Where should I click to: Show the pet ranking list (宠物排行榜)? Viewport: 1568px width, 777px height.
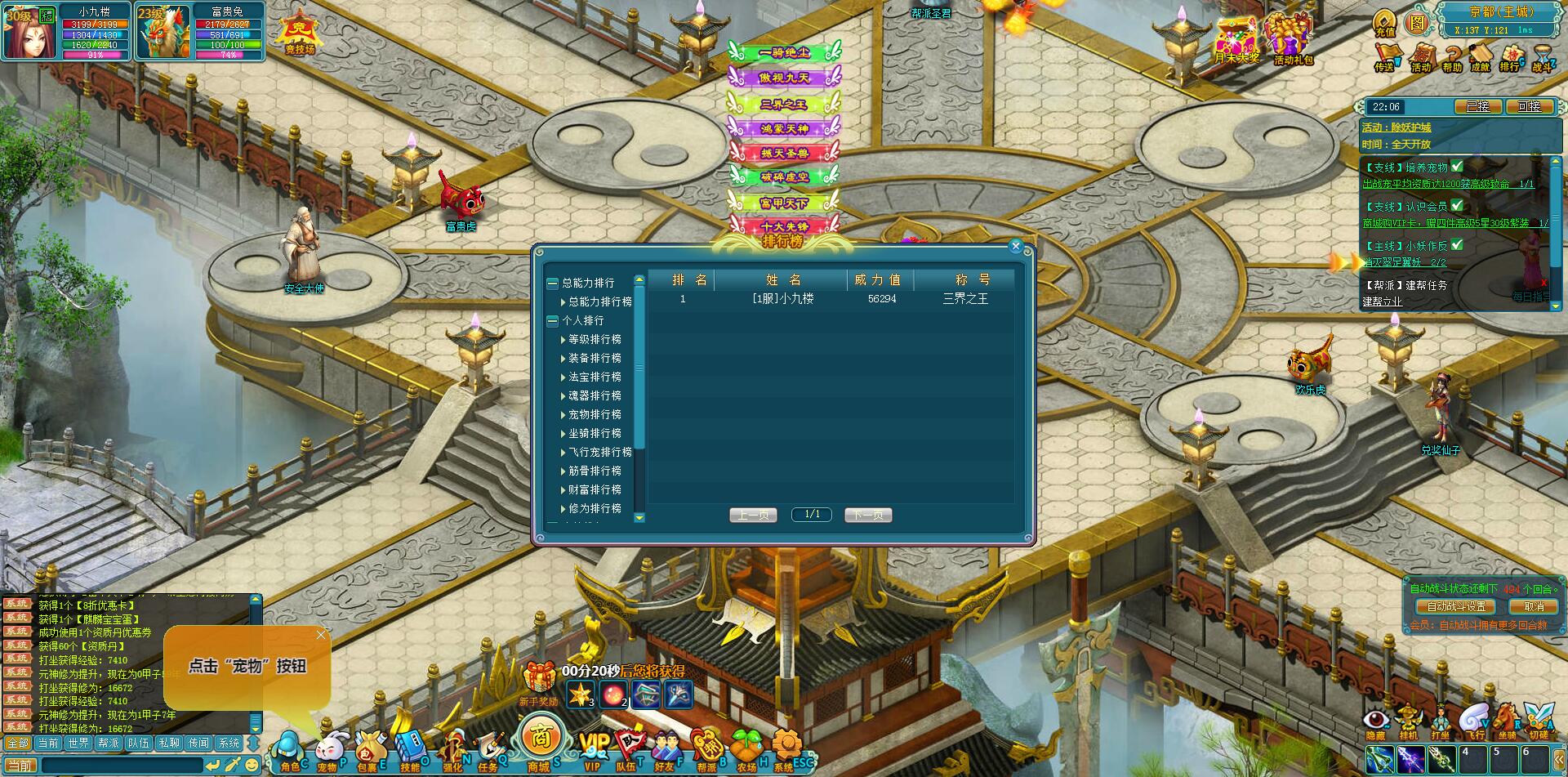595,414
